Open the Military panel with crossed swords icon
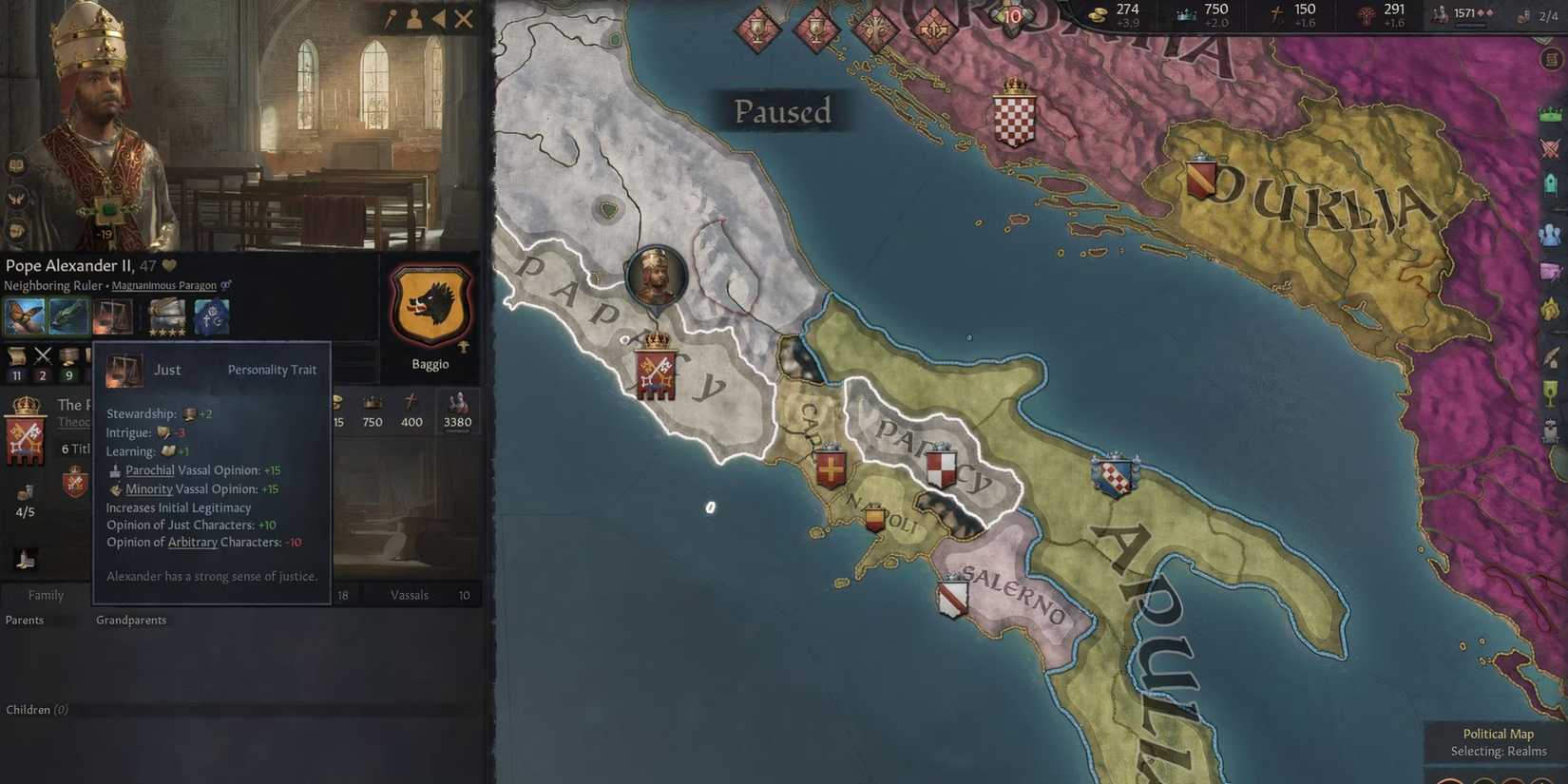Image resolution: width=1568 pixels, height=784 pixels. [1549, 147]
